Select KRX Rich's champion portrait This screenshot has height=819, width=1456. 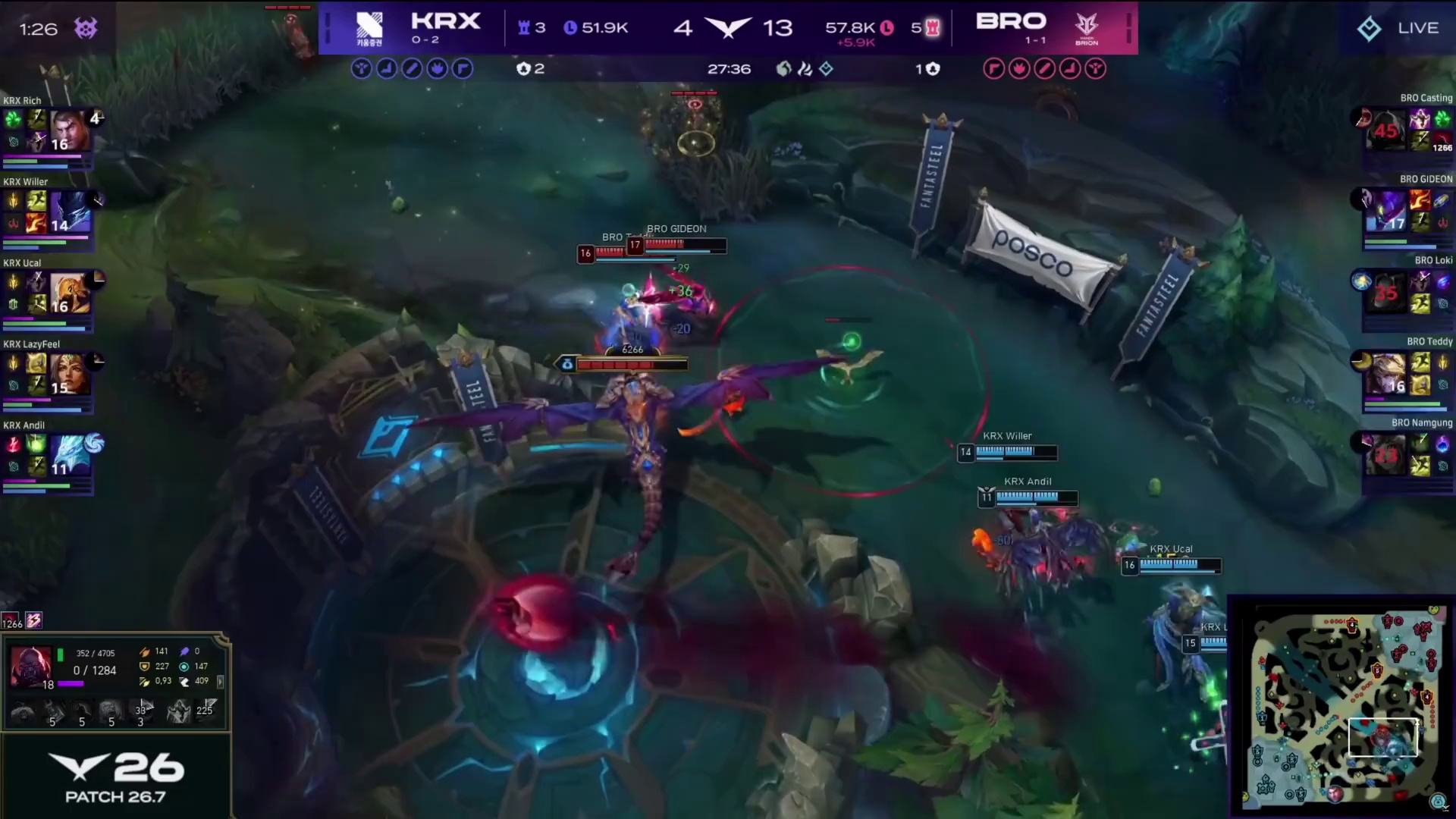pyautogui.click(x=69, y=130)
